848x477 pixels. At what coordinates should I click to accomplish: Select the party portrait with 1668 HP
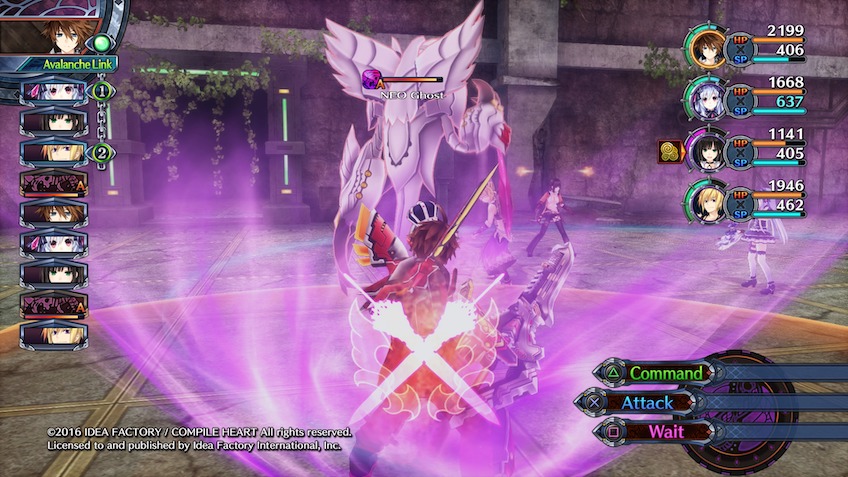709,99
